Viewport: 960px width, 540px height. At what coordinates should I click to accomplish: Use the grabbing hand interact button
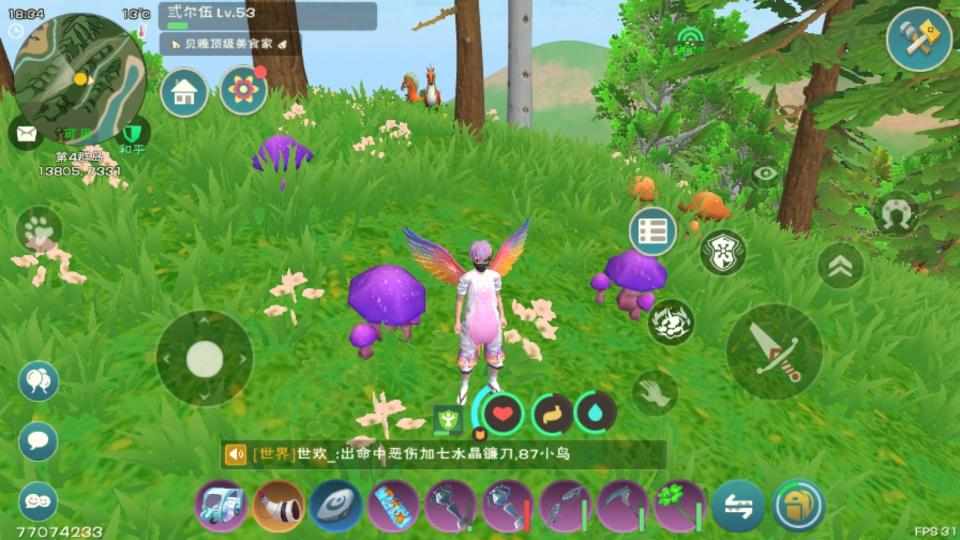tap(655, 391)
